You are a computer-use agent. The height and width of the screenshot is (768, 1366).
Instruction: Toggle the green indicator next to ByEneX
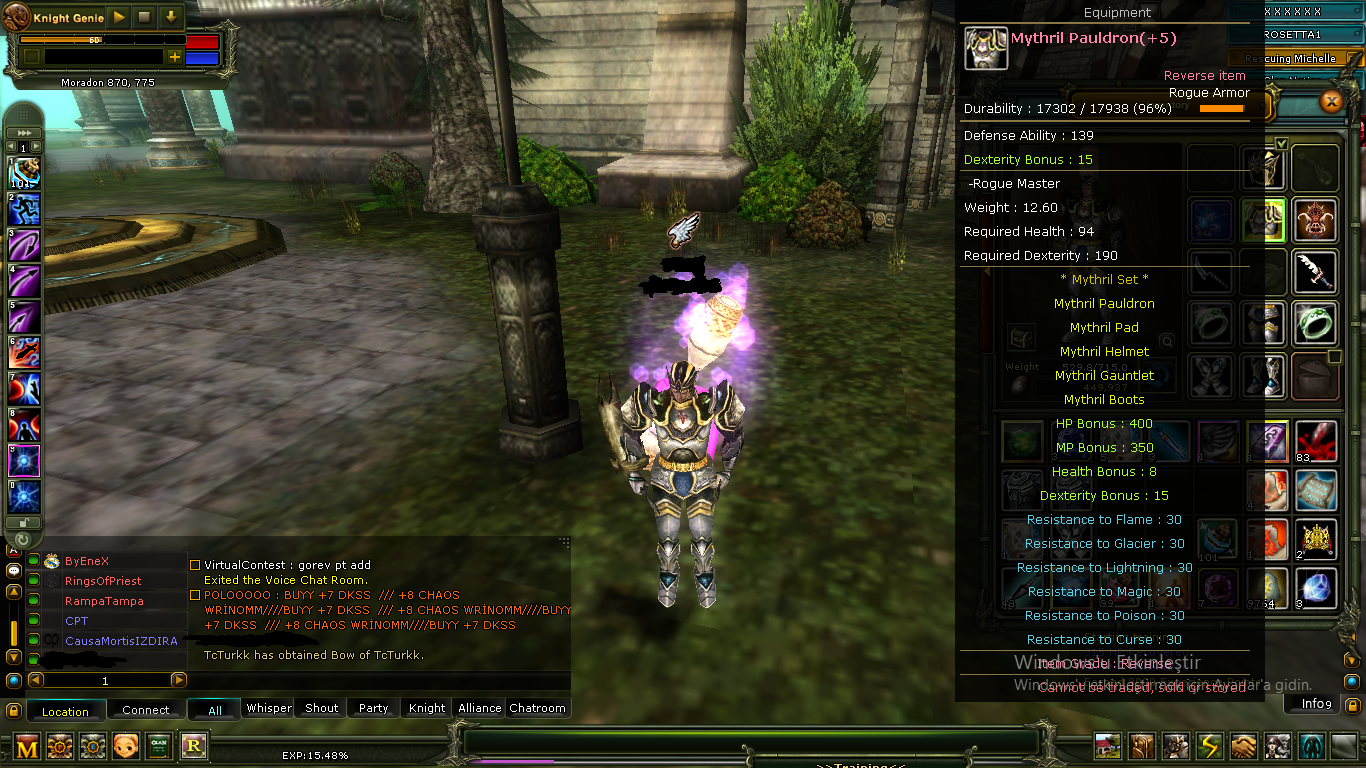point(33,561)
